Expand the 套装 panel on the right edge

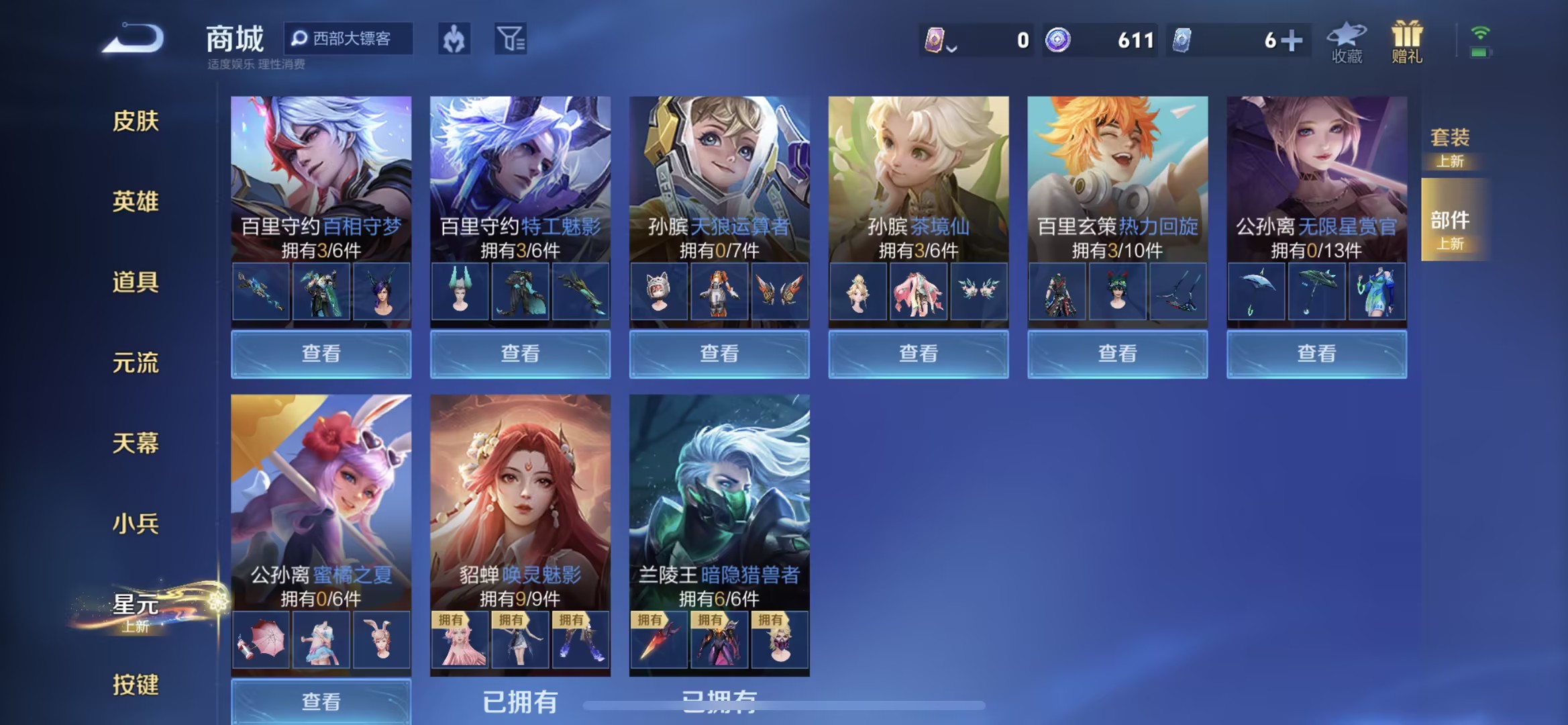tap(1451, 146)
